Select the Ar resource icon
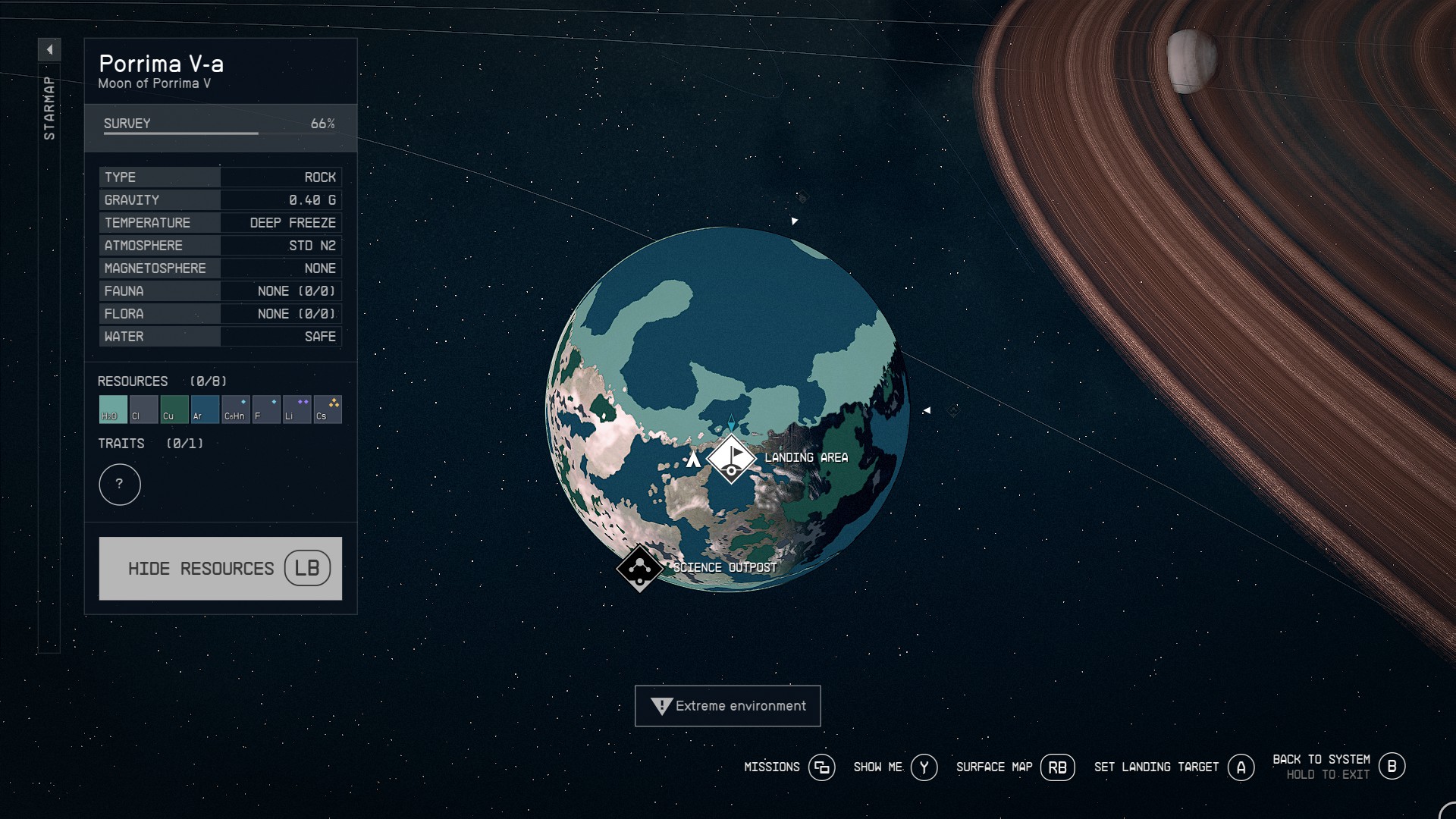 [204, 409]
